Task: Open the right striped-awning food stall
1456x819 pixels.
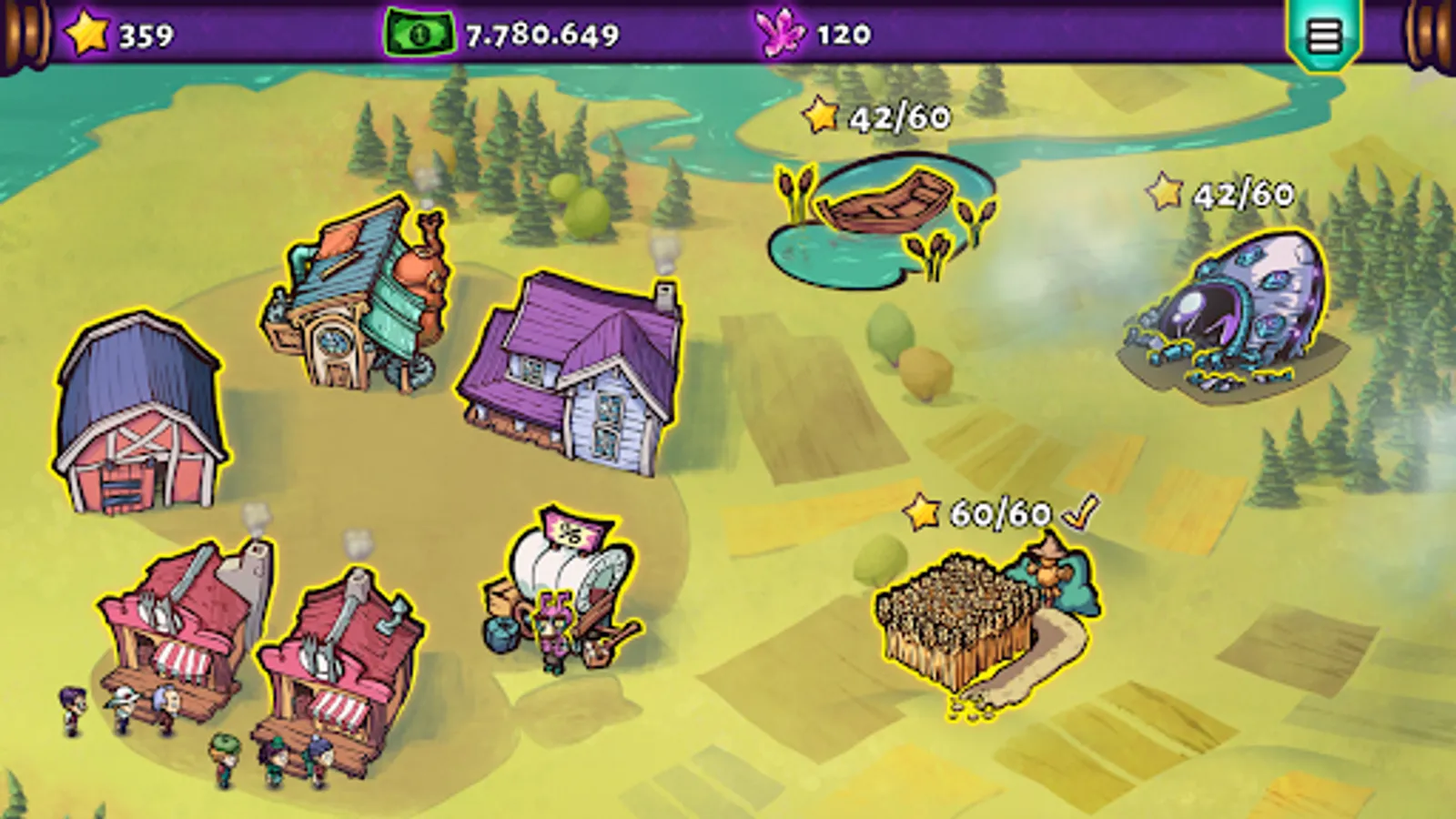Action: click(350, 655)
